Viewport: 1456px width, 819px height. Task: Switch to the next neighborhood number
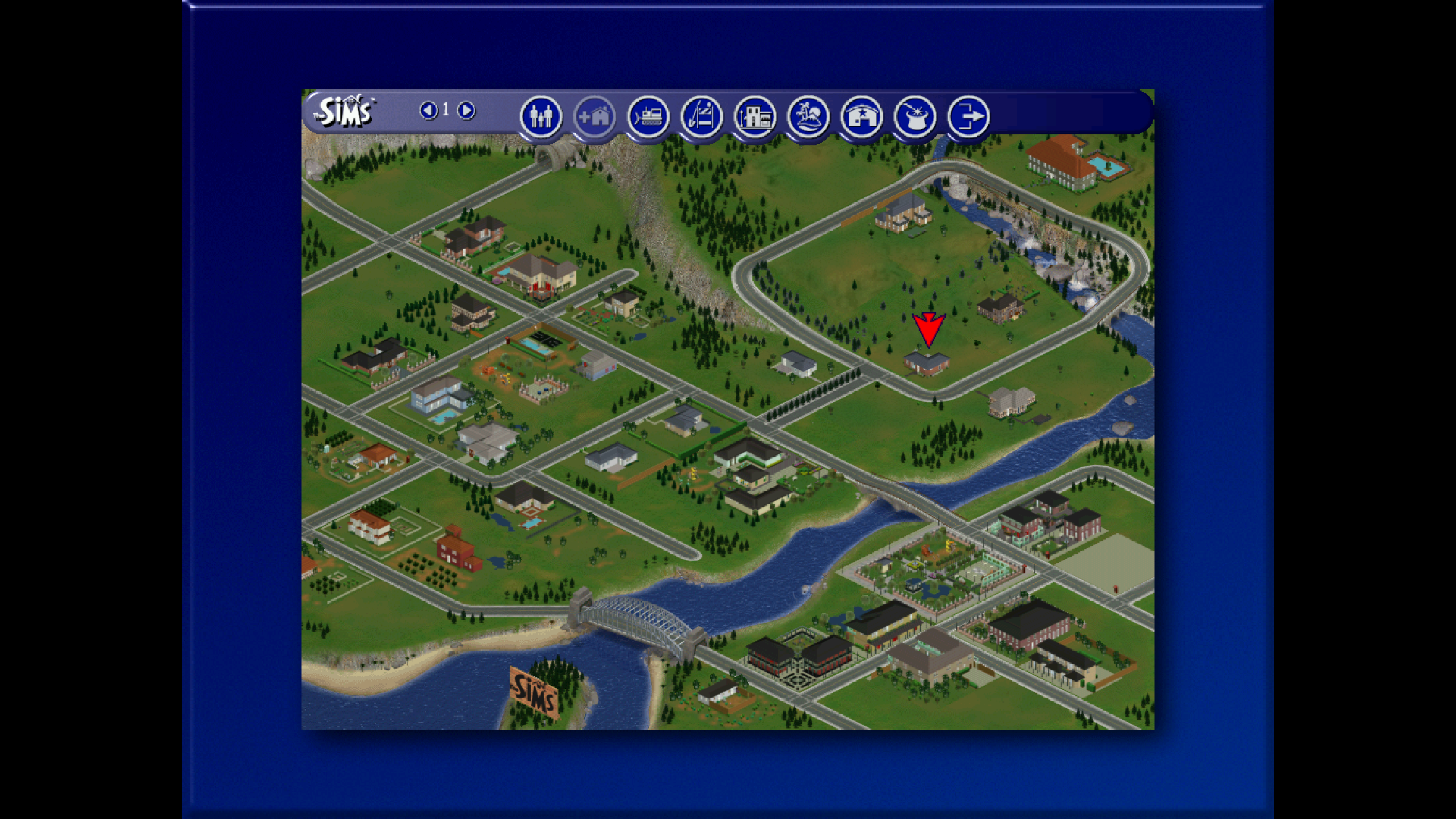pos(466,111)
